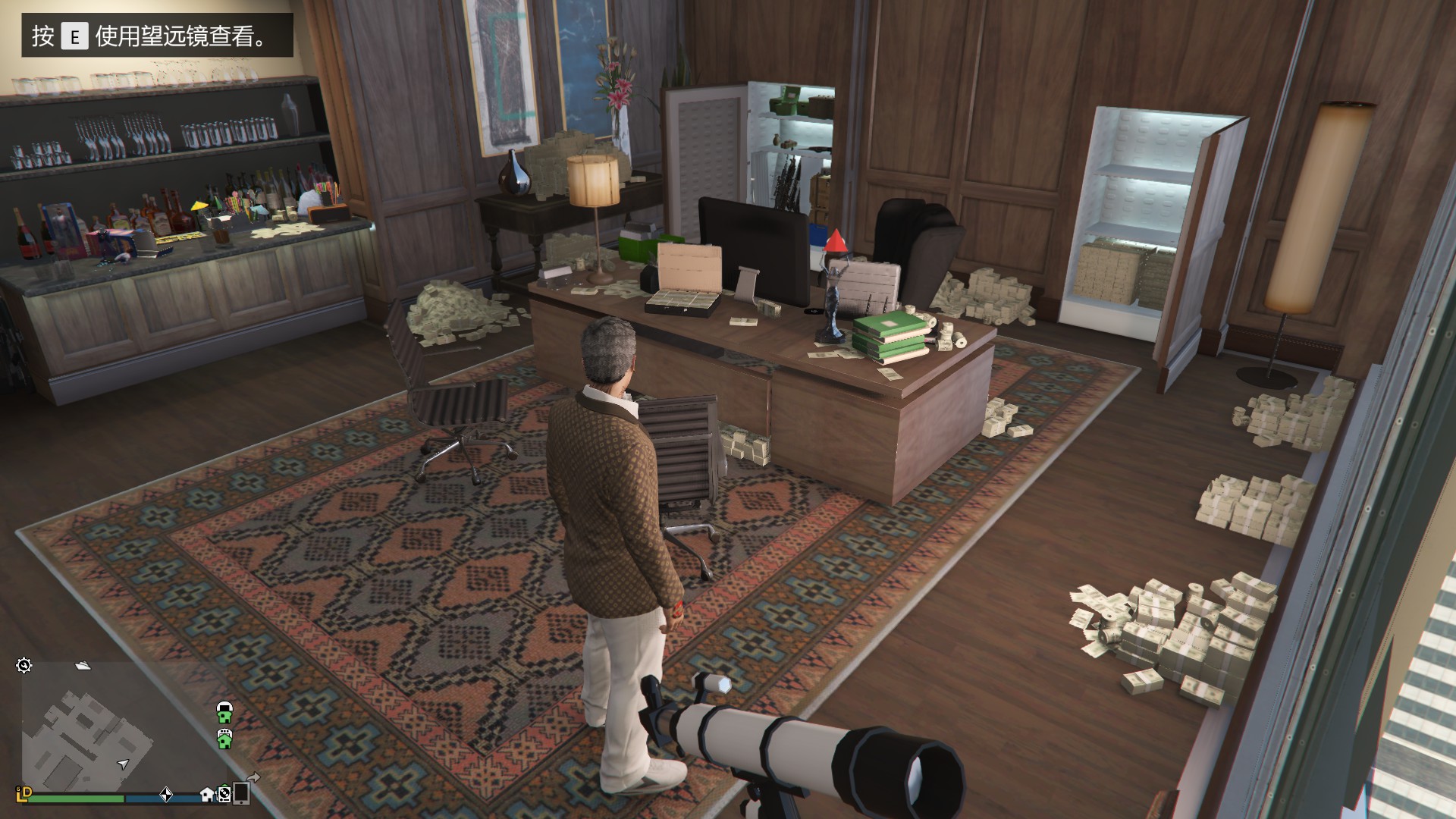The image size is (1456, 819).
Task: Click the boat blip at the minimap top
Action: (x=83, y=667)
